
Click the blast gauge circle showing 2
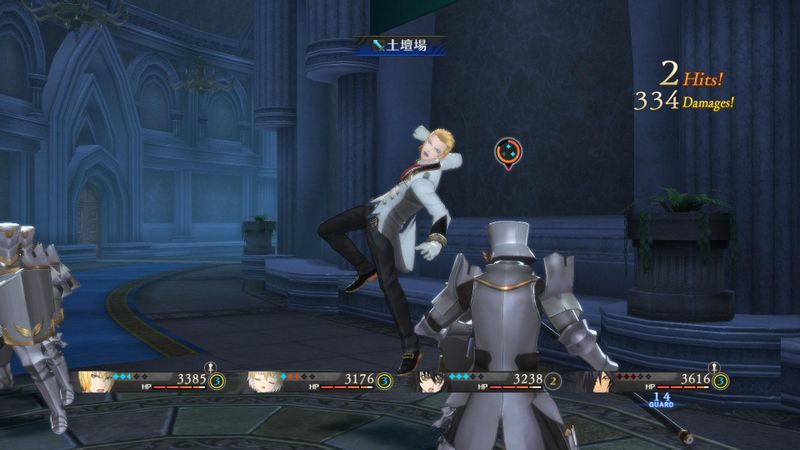click(553, 381)
